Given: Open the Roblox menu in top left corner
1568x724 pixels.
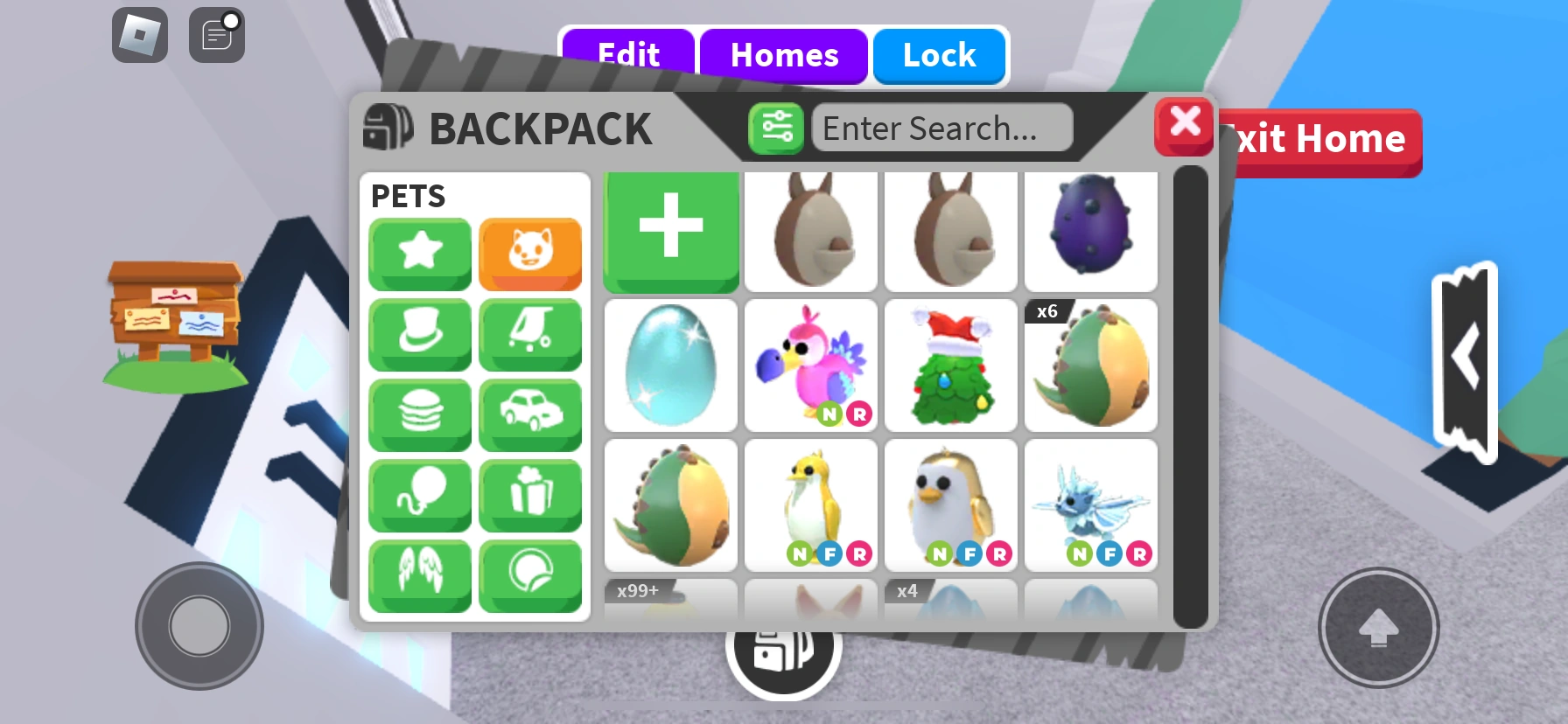Looking at the screenshot, I should [x=139, y=34].
